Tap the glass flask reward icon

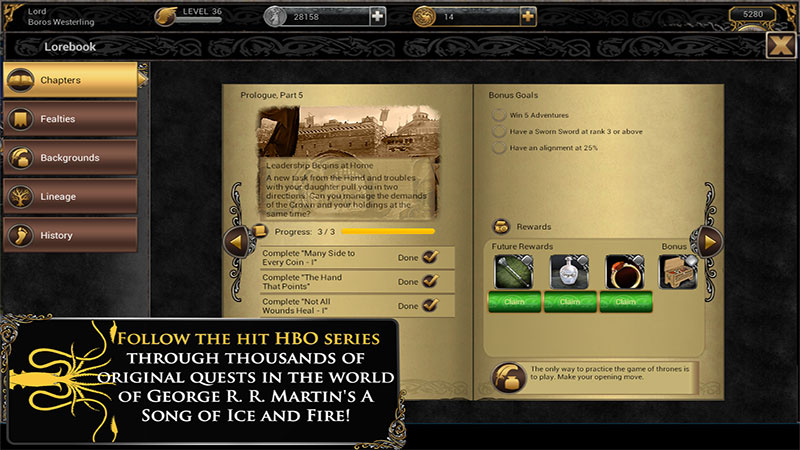pyautogui.click(x=570, y=271)
